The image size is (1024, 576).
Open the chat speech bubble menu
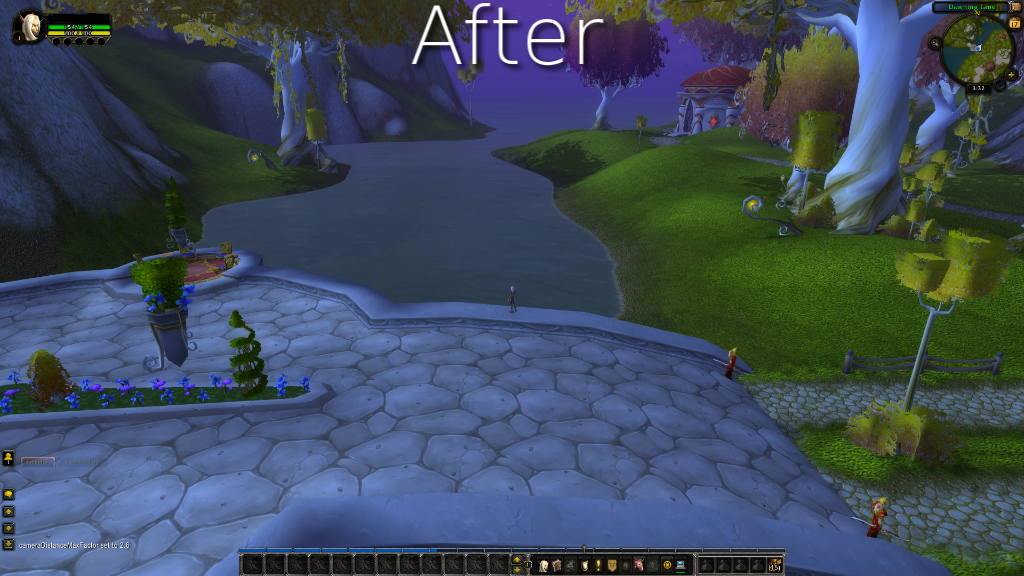[8, 494]
